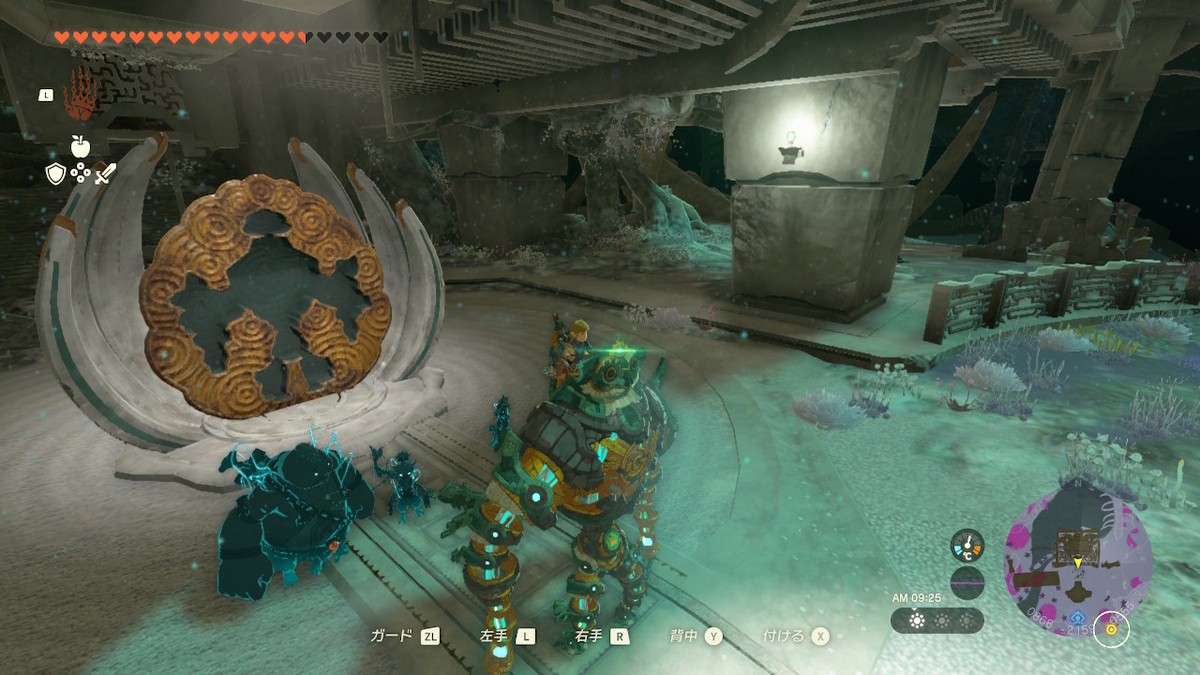Select the apple quick-item icon

80,146
